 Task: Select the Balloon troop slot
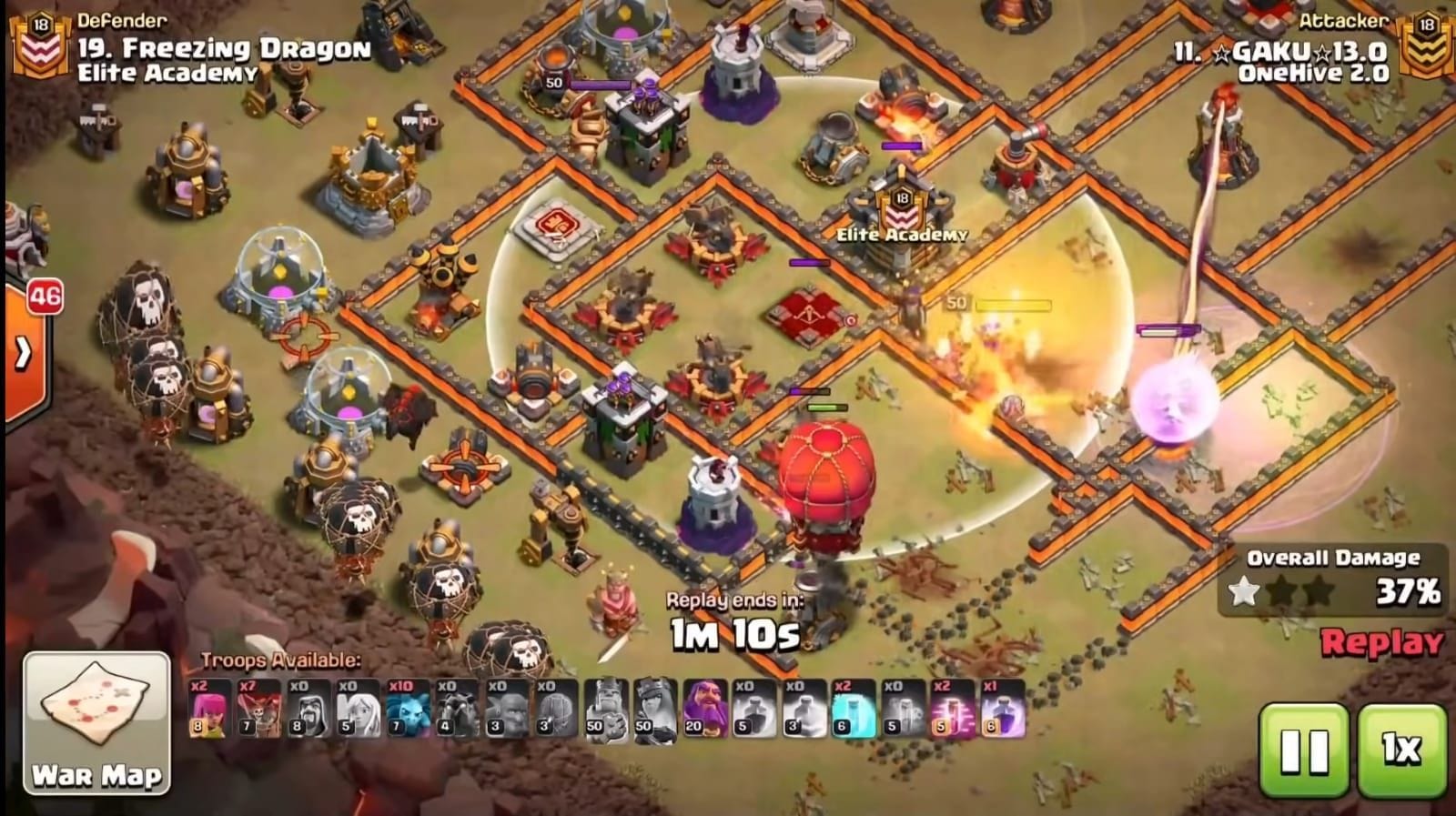[258, 708]
